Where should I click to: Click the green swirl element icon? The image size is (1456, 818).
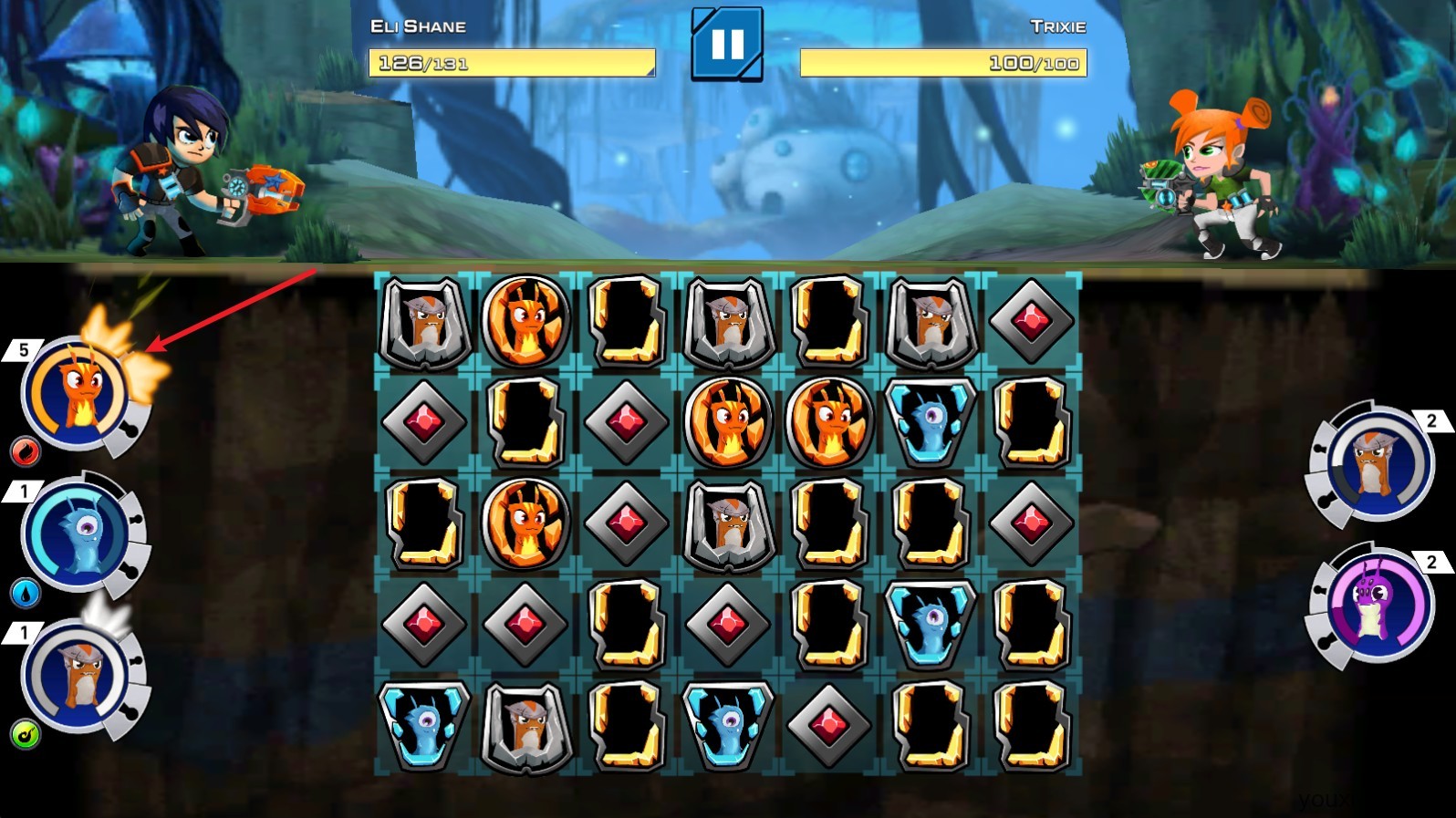26,734
